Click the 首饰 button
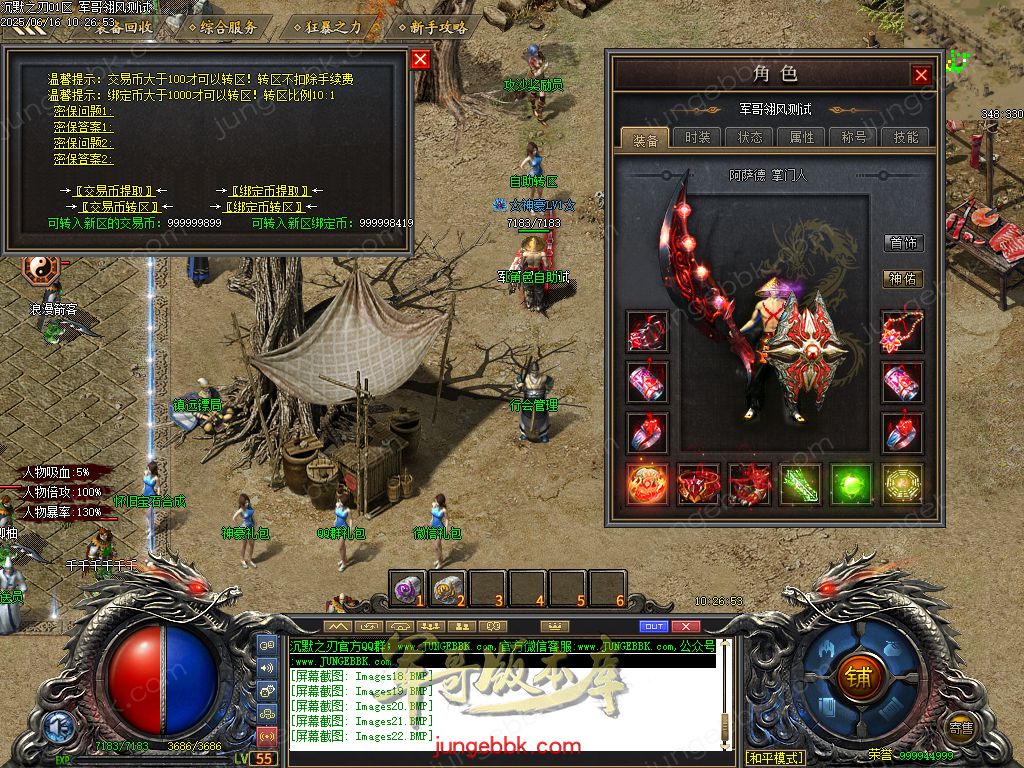This screenshot has height=768, width=1024. [903, 243]
